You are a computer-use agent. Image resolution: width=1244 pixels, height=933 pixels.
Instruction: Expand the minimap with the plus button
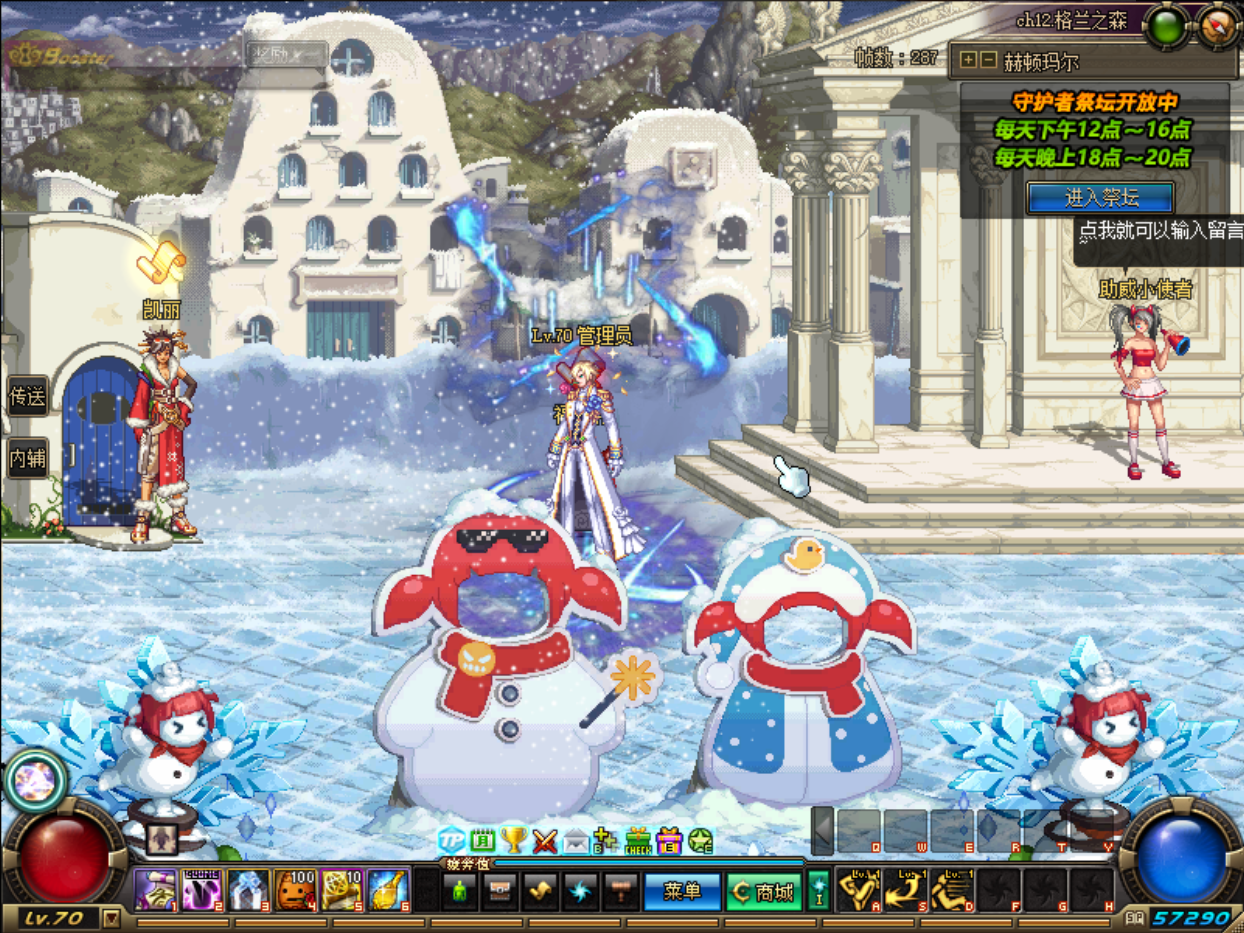(967, 60)
